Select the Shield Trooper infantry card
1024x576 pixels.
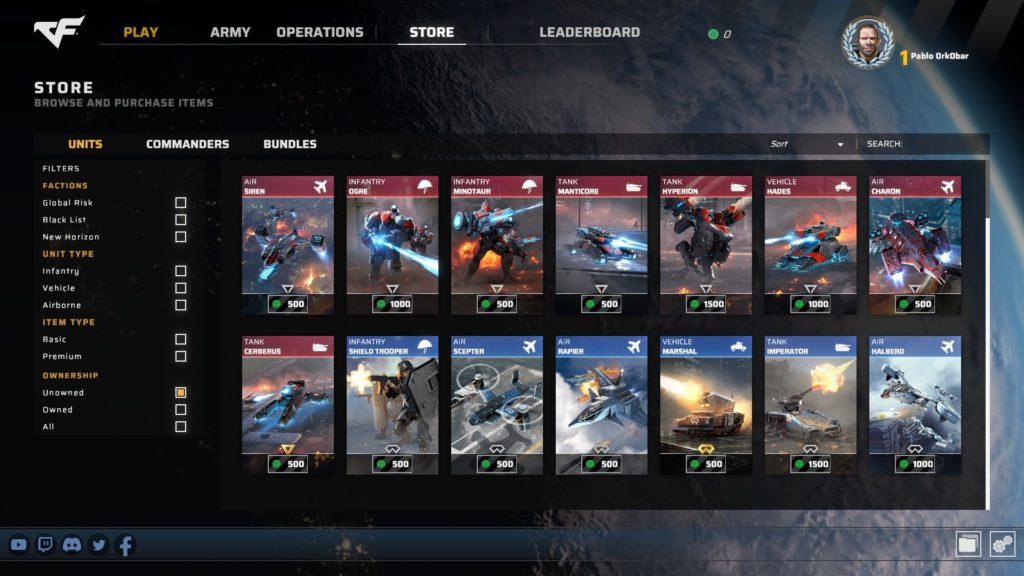coord(392,404)
